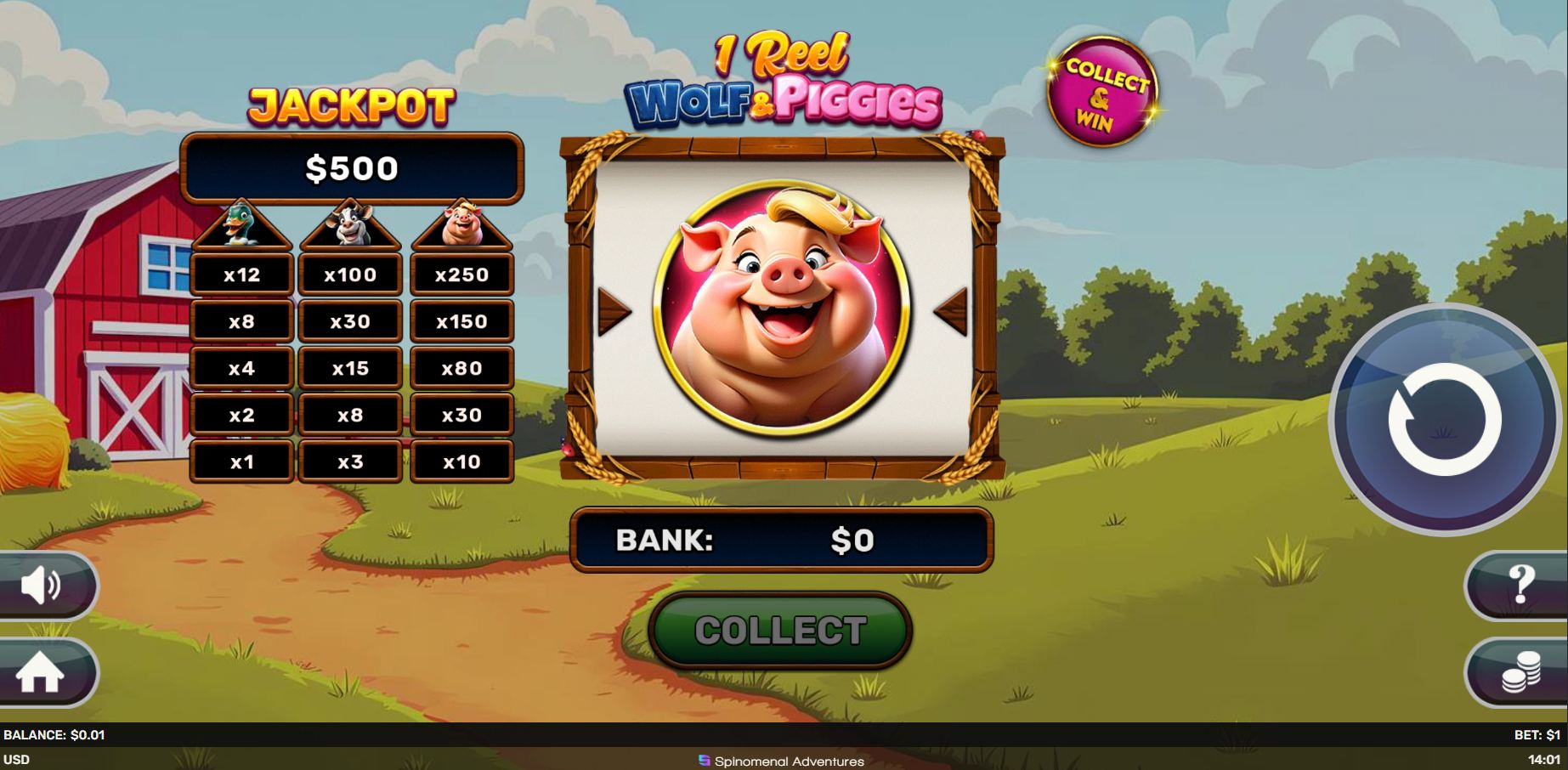Mute the game sound
Screen dimensions: 1568x770
click(x=40, y=586)
